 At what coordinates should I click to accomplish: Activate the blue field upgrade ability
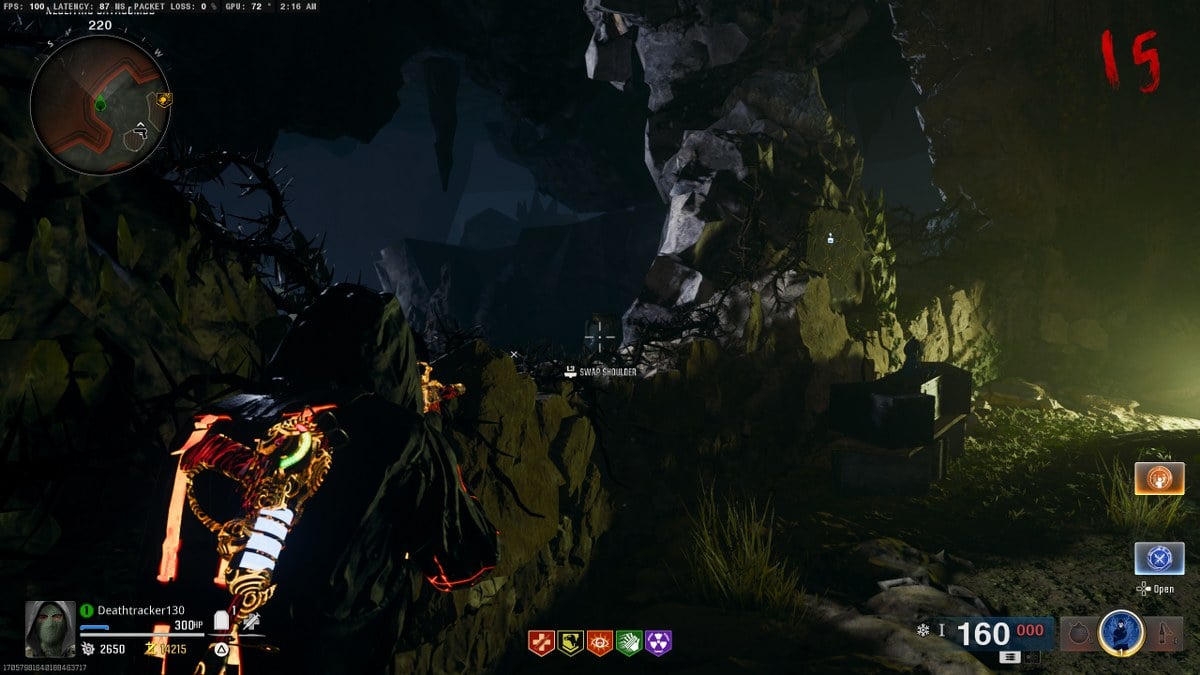pyautogui.click(x=1120, y=632)
